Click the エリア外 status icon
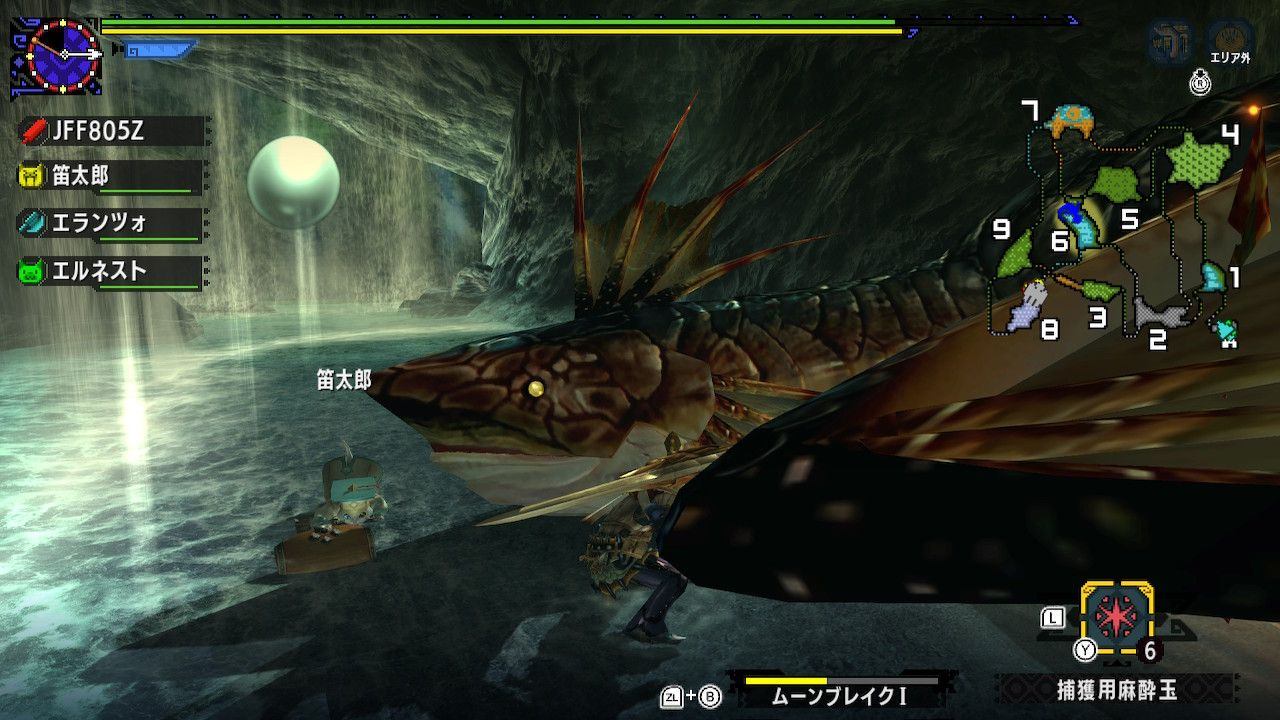Screen dimensions: 1280x720 (1231, 44)
